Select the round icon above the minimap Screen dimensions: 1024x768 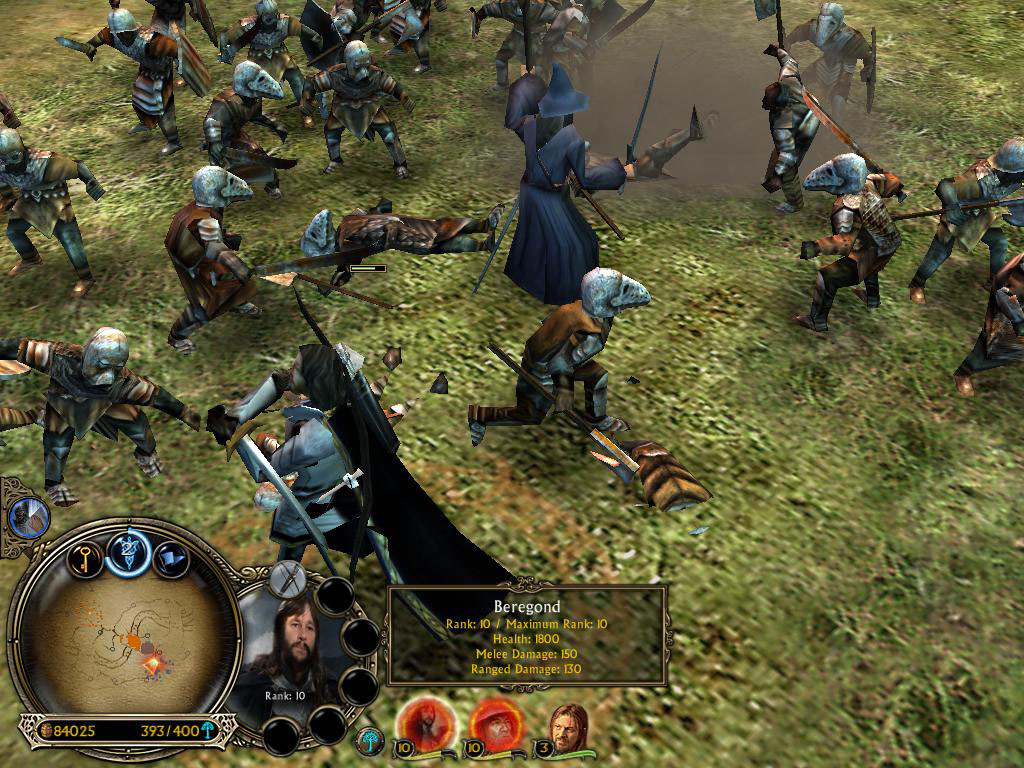tap(29, 517)
